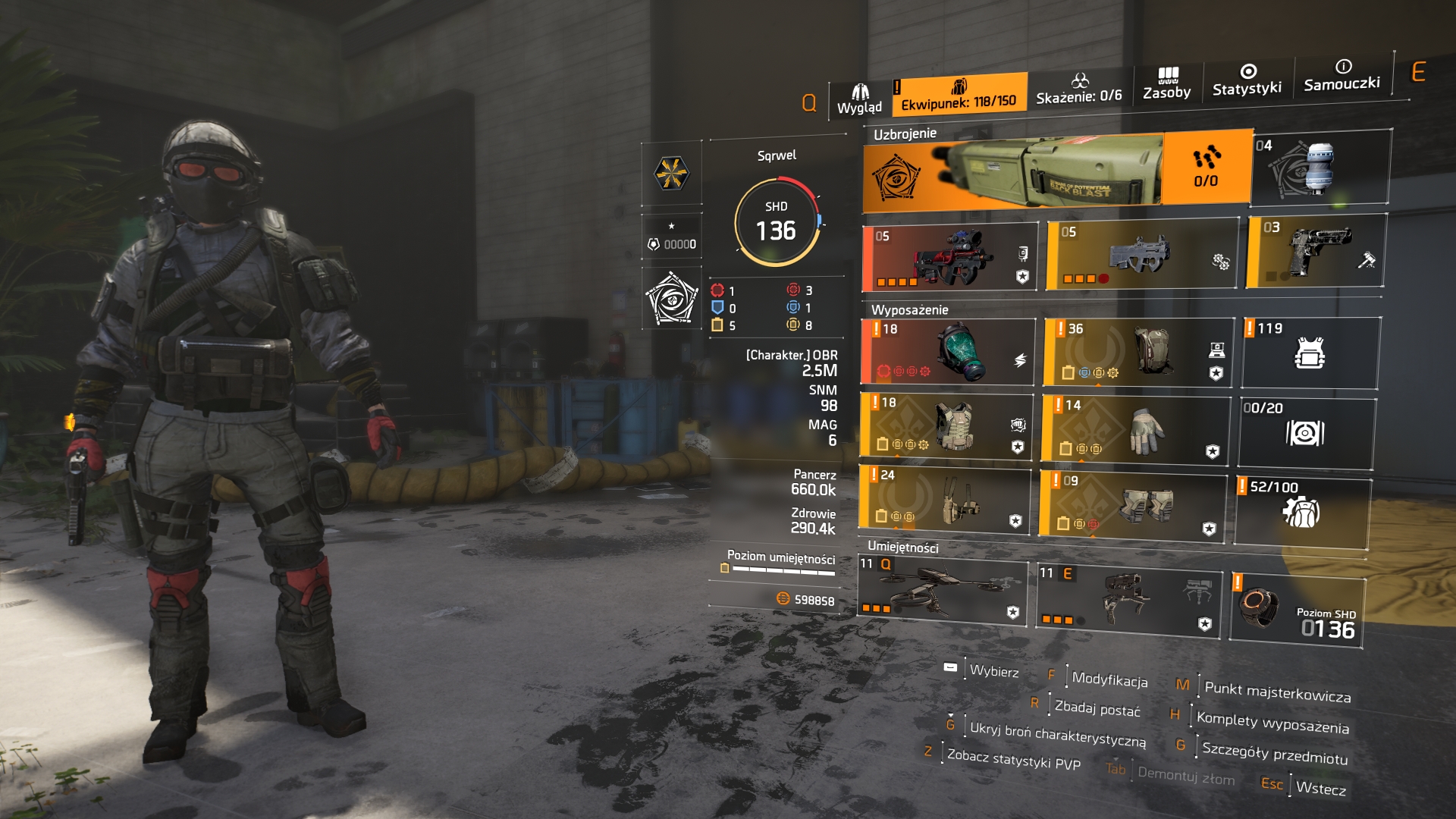Select the kneepads gear slot
Viewport: 1456px width, 819px height.
click(x=1133, y=503)
